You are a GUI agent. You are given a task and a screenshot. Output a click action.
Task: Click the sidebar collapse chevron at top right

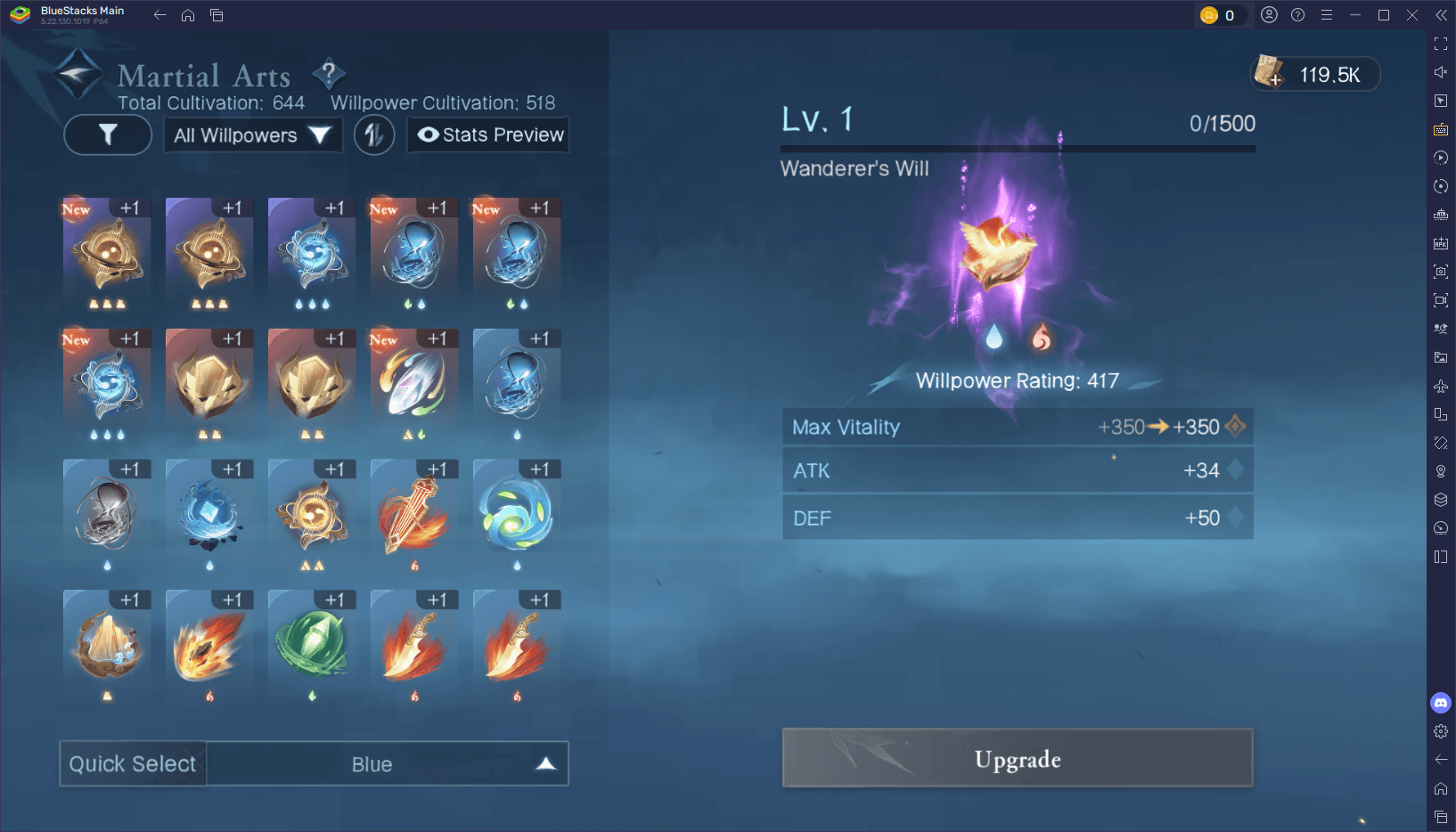[1440, 14]
